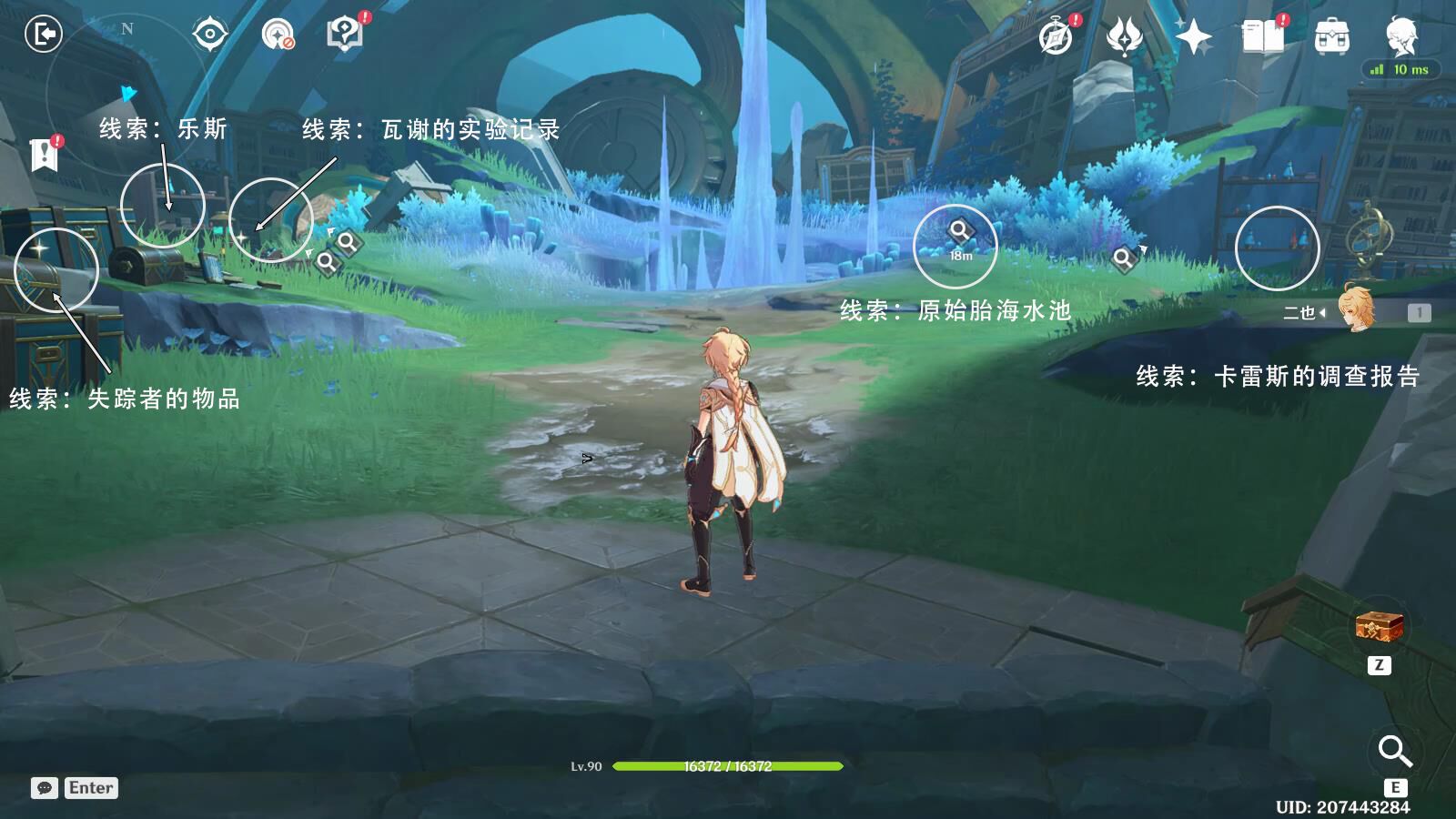This screenshot has width=1456, height=819.
Task: Click the Lv.90 experience bar
Action: coord(728,765)
